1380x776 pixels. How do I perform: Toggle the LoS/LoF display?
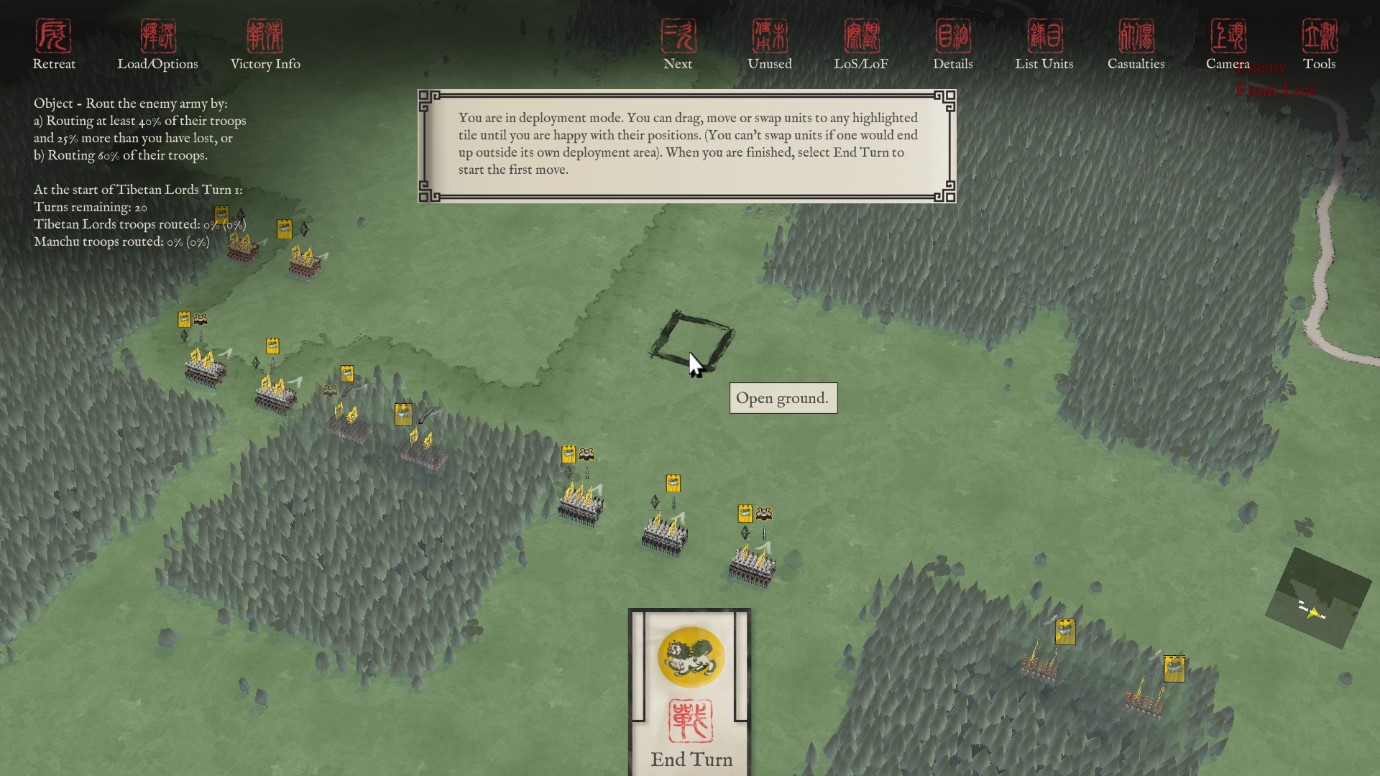coord(861,44)
